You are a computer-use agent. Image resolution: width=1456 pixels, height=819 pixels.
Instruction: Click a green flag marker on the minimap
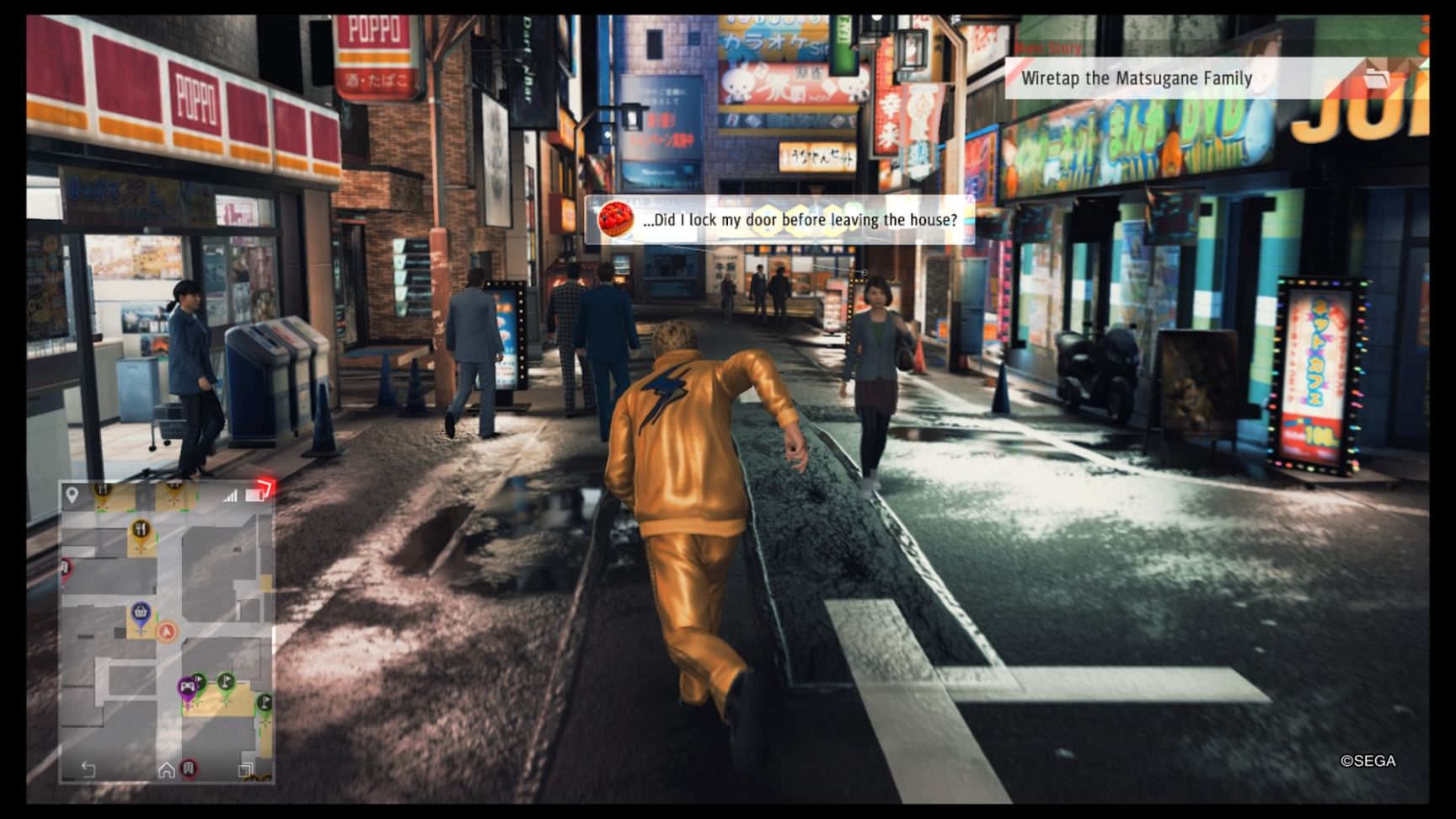224,681
